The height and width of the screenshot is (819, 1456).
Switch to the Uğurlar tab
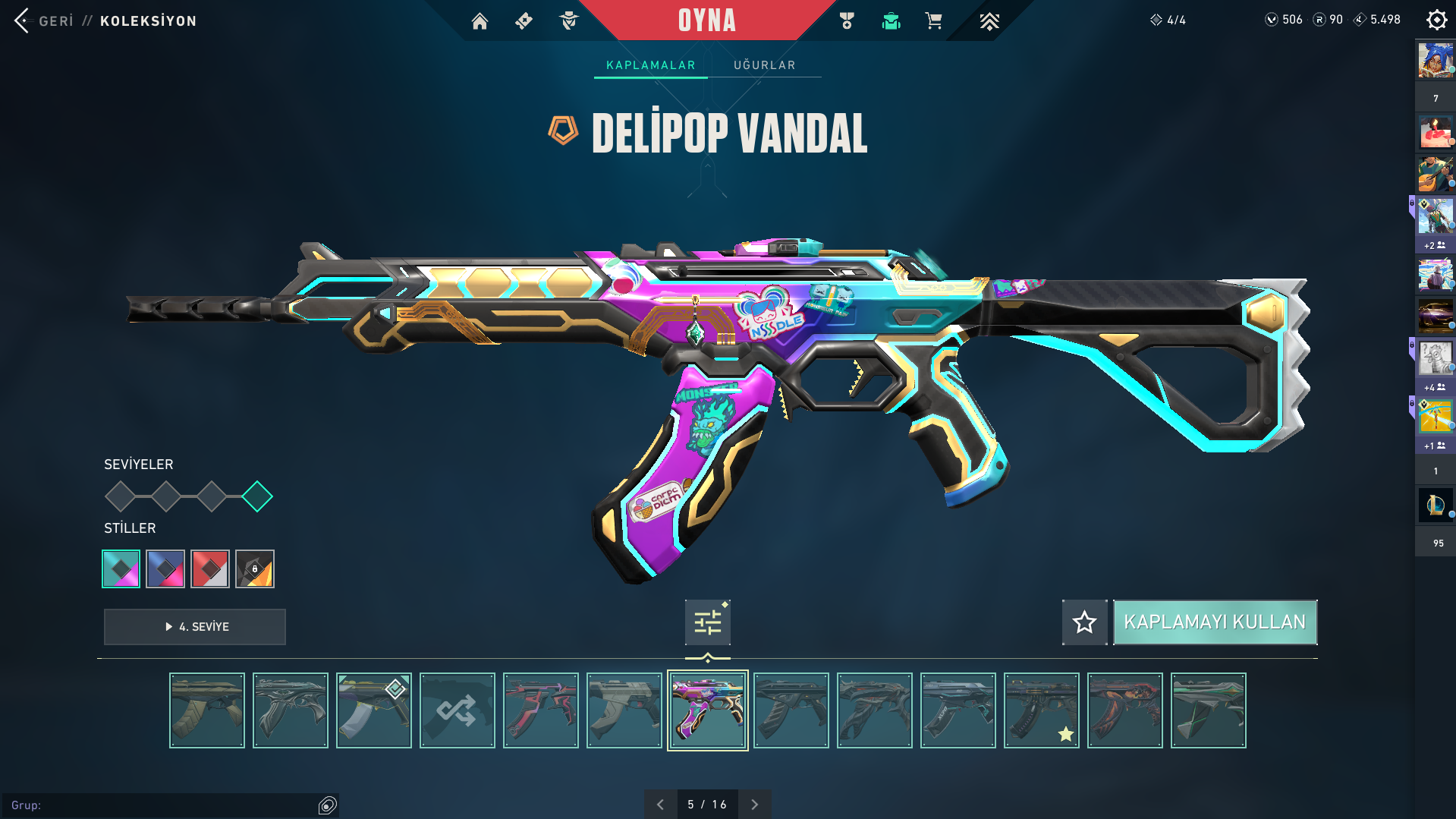(x=764, y=65)
